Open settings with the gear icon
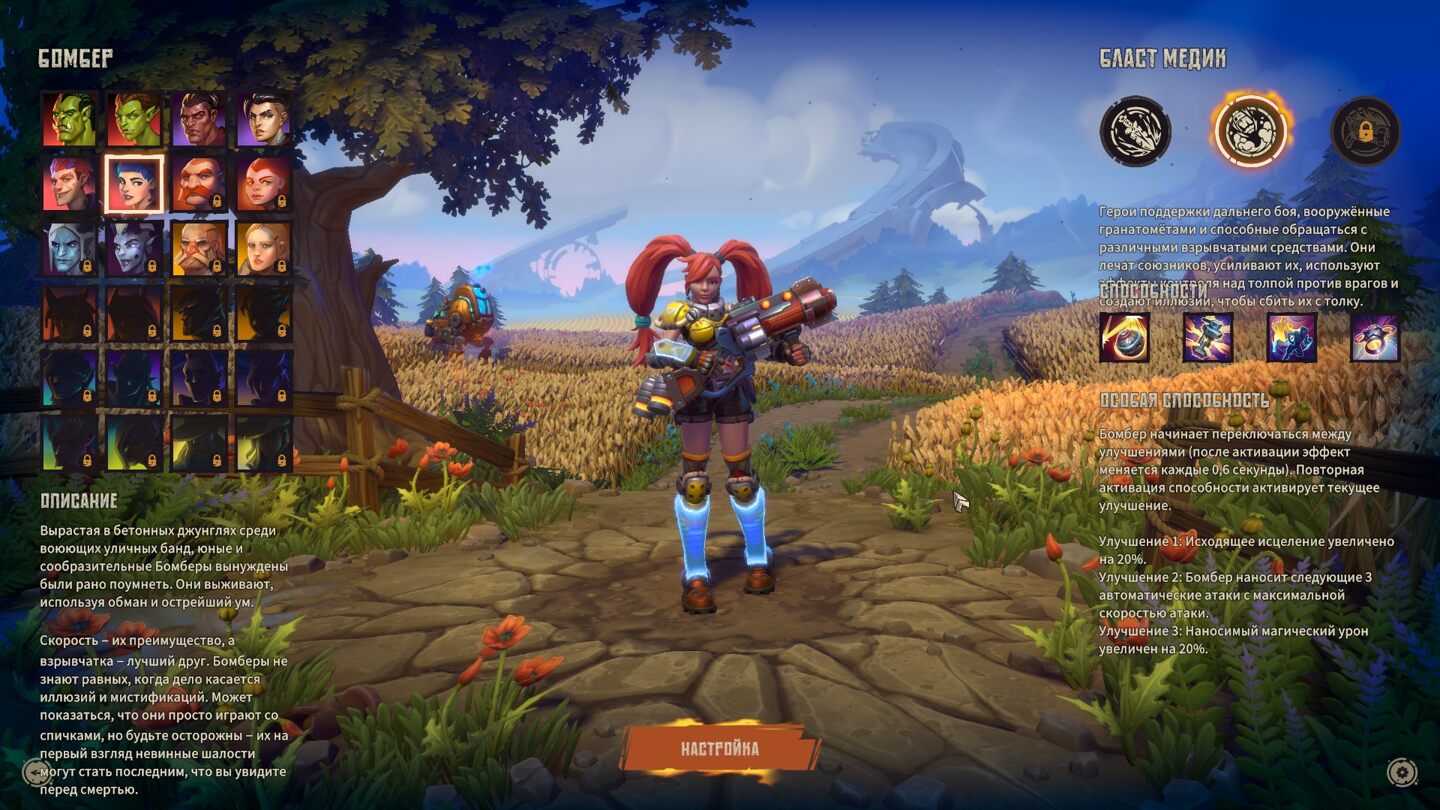Image resolution: width=1440 pixels, height=810 pixels. click(x=1401, y=772)
